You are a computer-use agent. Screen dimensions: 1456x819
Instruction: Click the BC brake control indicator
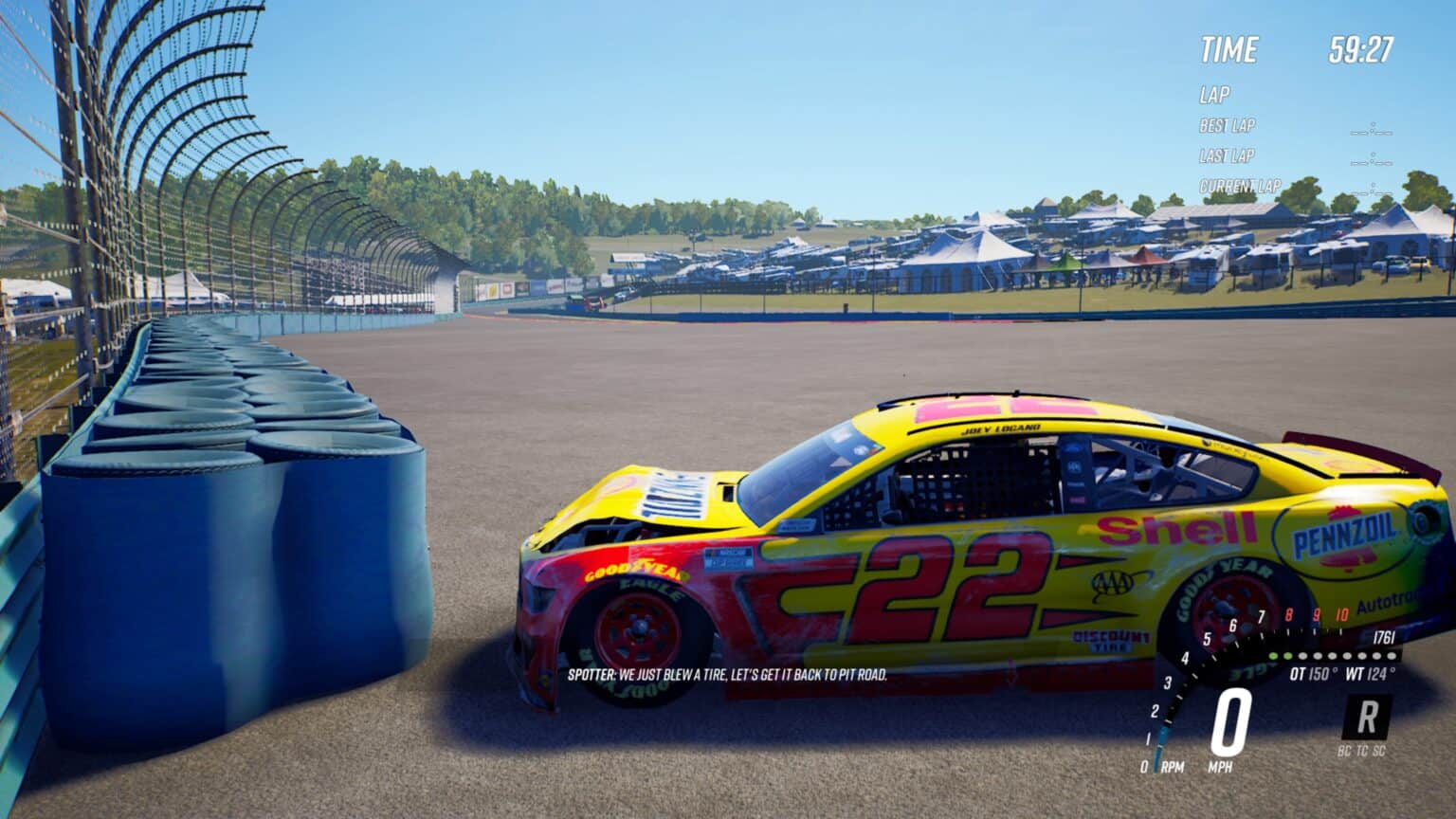point(1345,750)
